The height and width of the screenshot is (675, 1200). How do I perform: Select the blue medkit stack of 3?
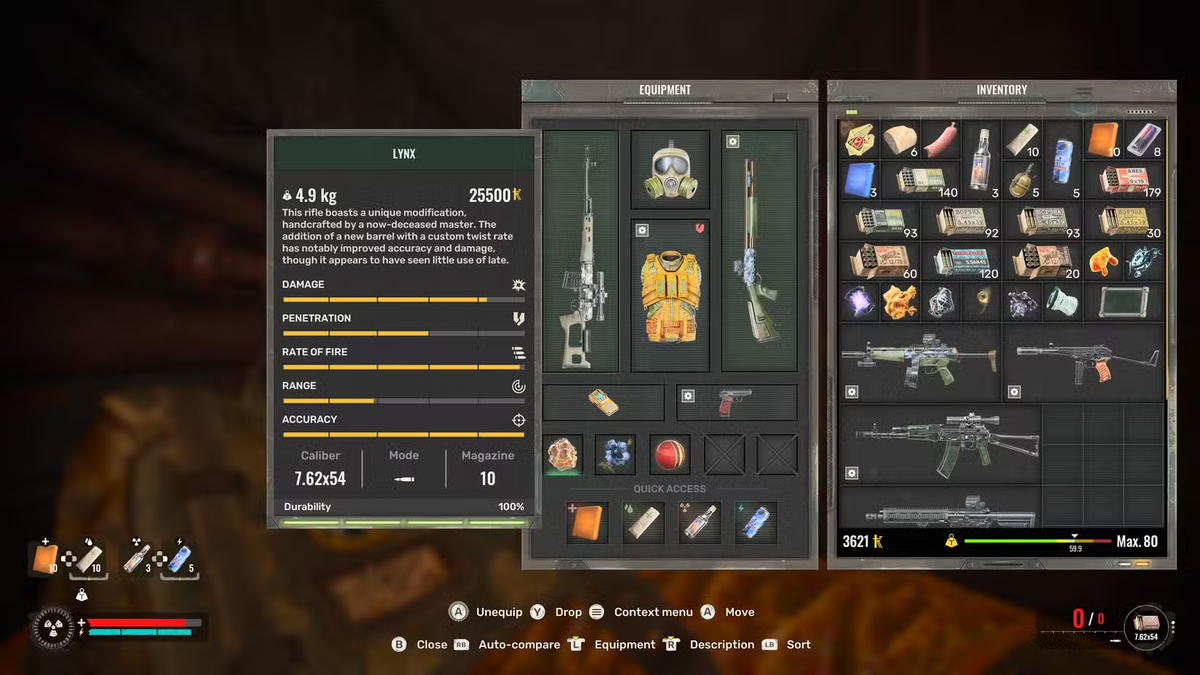pos(859,181)
